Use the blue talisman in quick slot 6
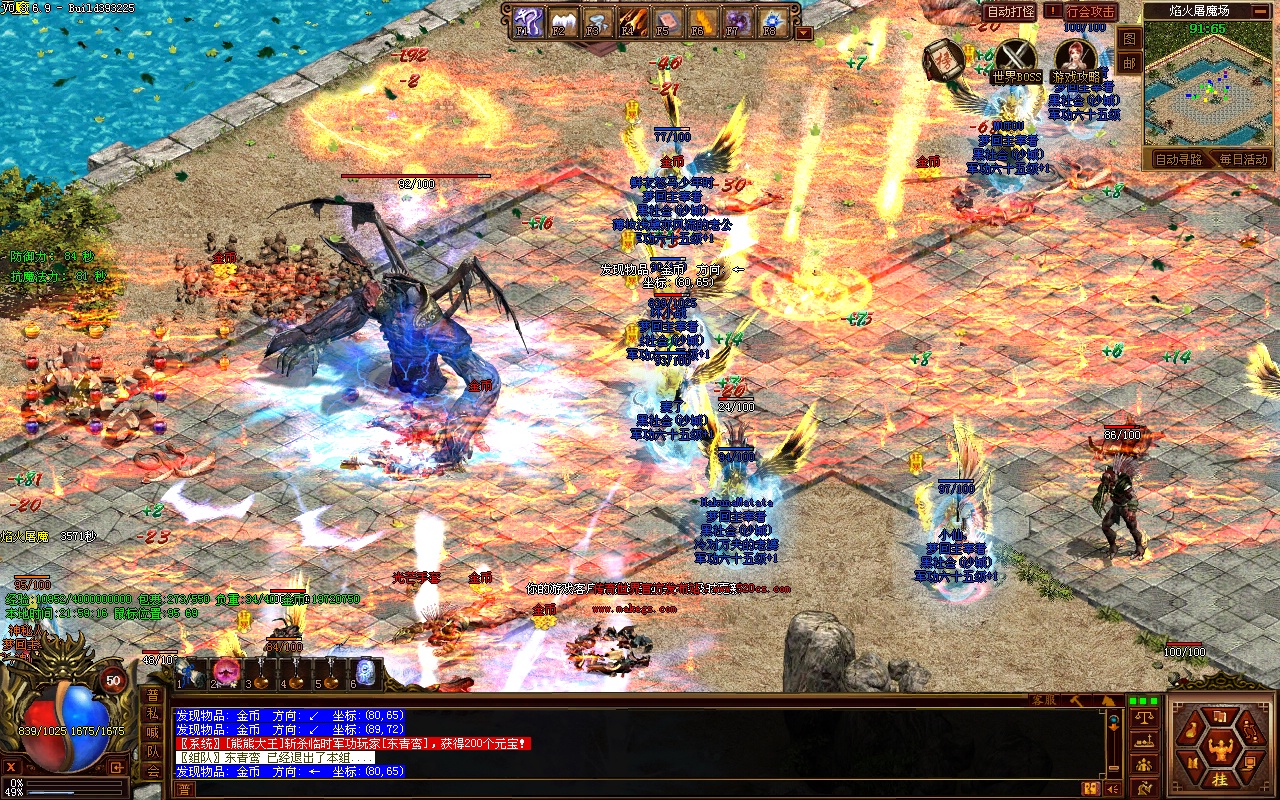The image size is (1280, 800). click(364, 672)
